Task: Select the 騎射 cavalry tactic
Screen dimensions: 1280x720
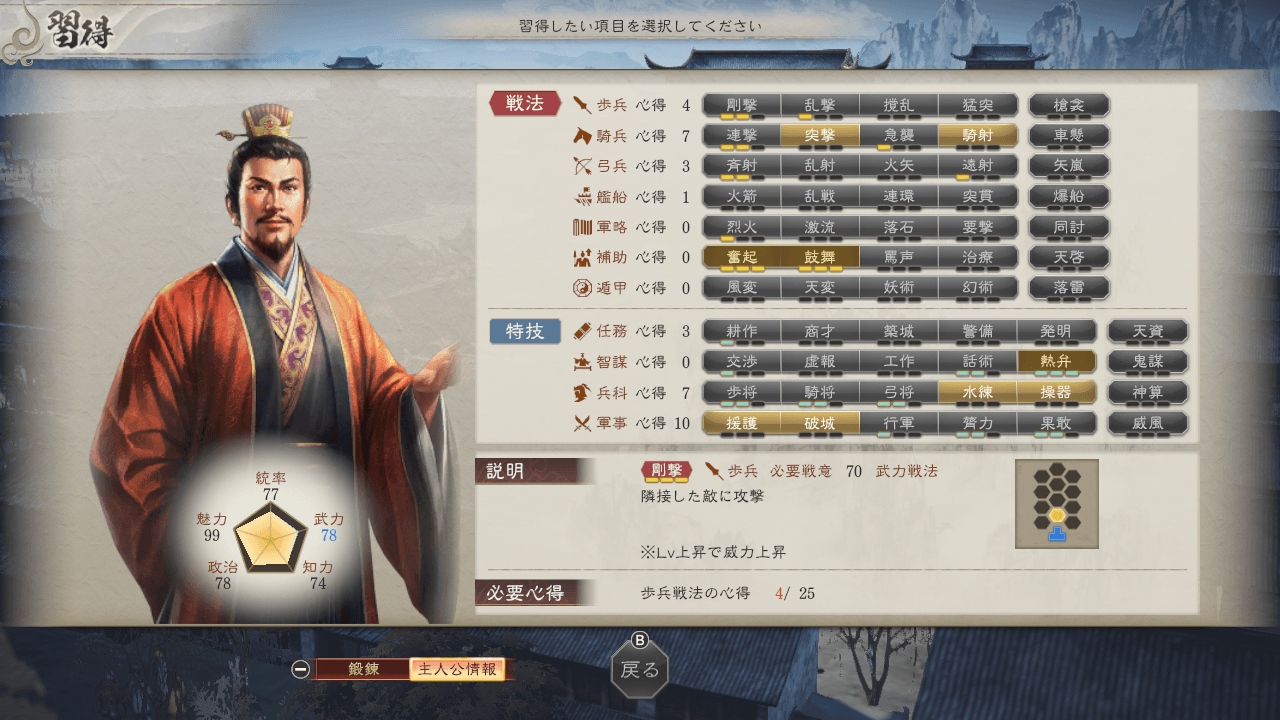Action: click(977, 136)
